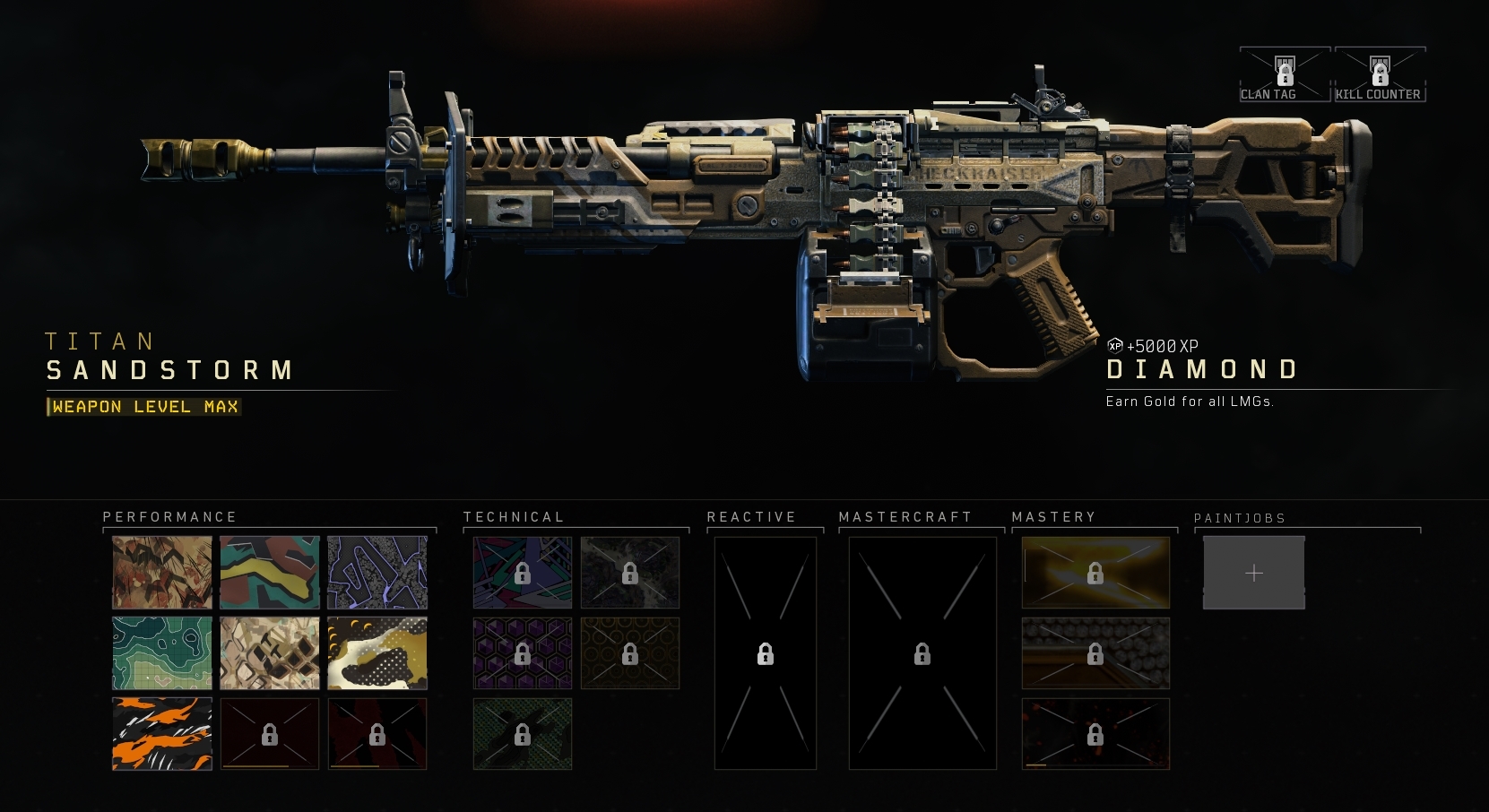Open the locked Kill Counter option
Screen dimensions: 1489x812
tap(1380, 74)
